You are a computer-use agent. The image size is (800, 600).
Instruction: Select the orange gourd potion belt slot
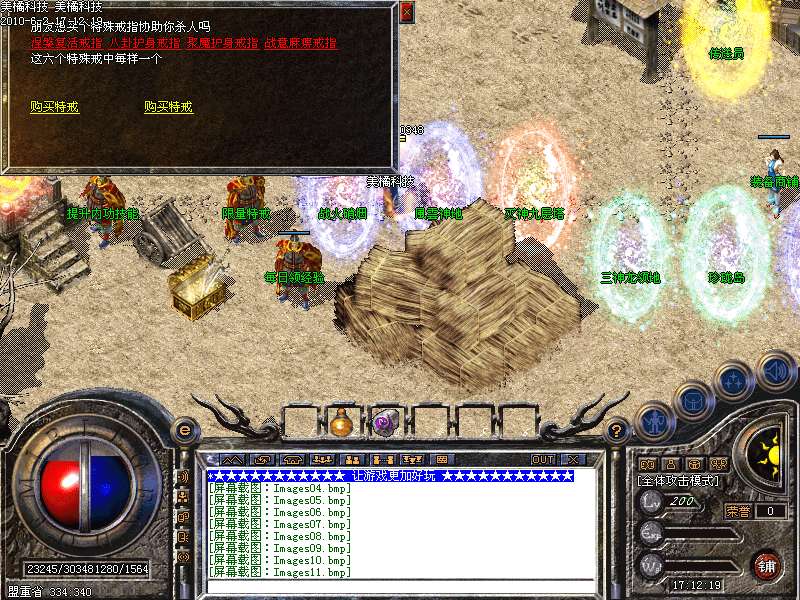click(x=342, y=422)
